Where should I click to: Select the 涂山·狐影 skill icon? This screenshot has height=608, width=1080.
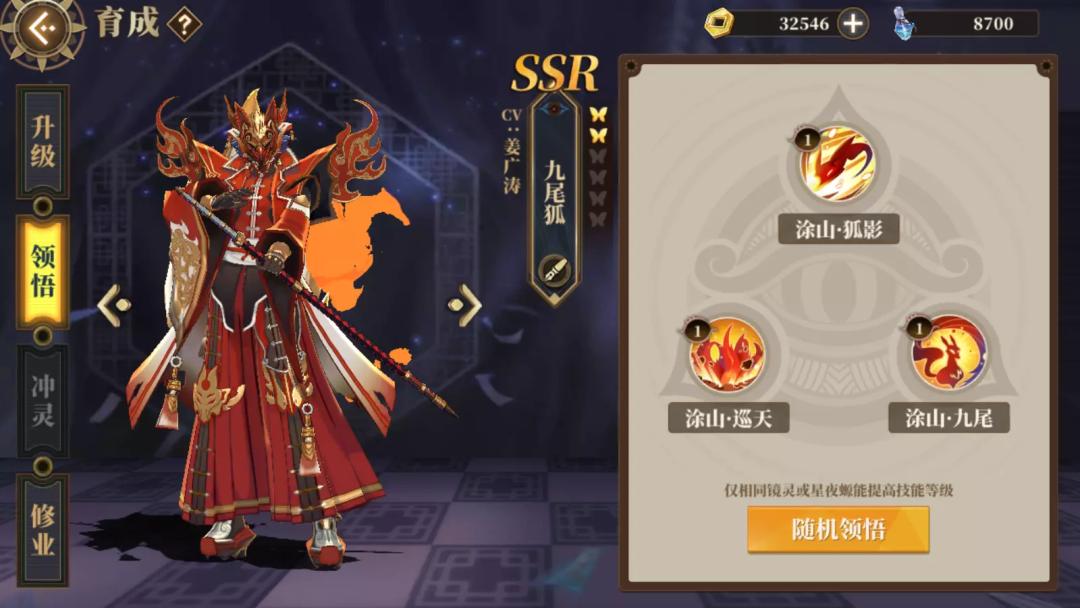pyautogui.click(x=838, y=163)
